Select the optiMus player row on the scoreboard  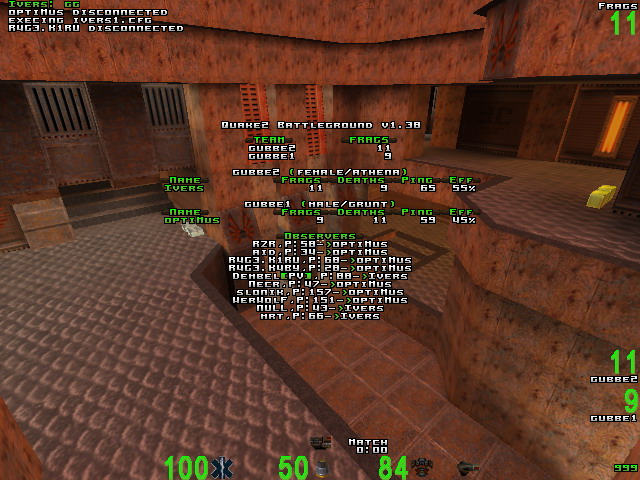click(318, 220)
